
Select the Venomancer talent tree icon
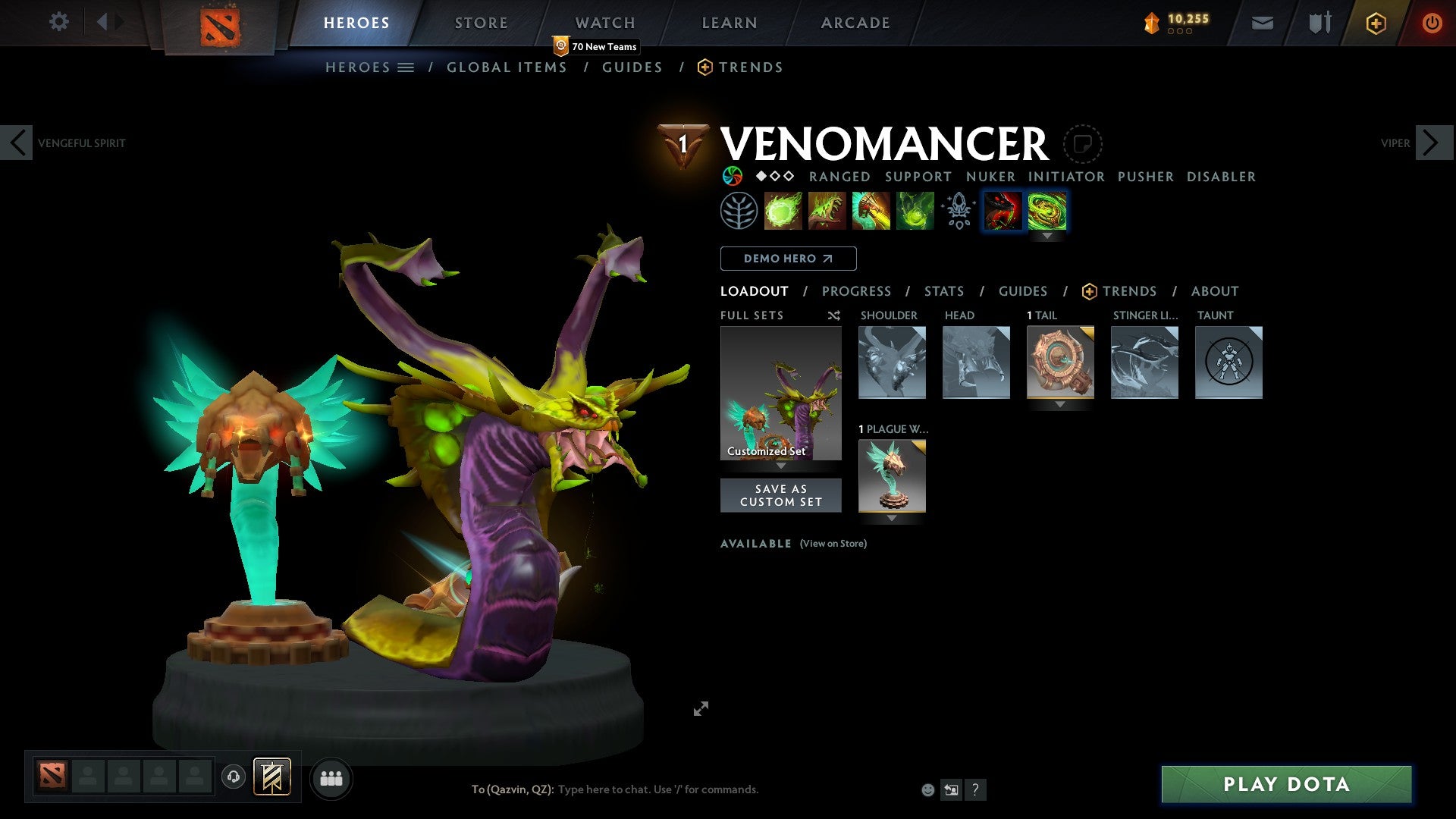point(739,210)
